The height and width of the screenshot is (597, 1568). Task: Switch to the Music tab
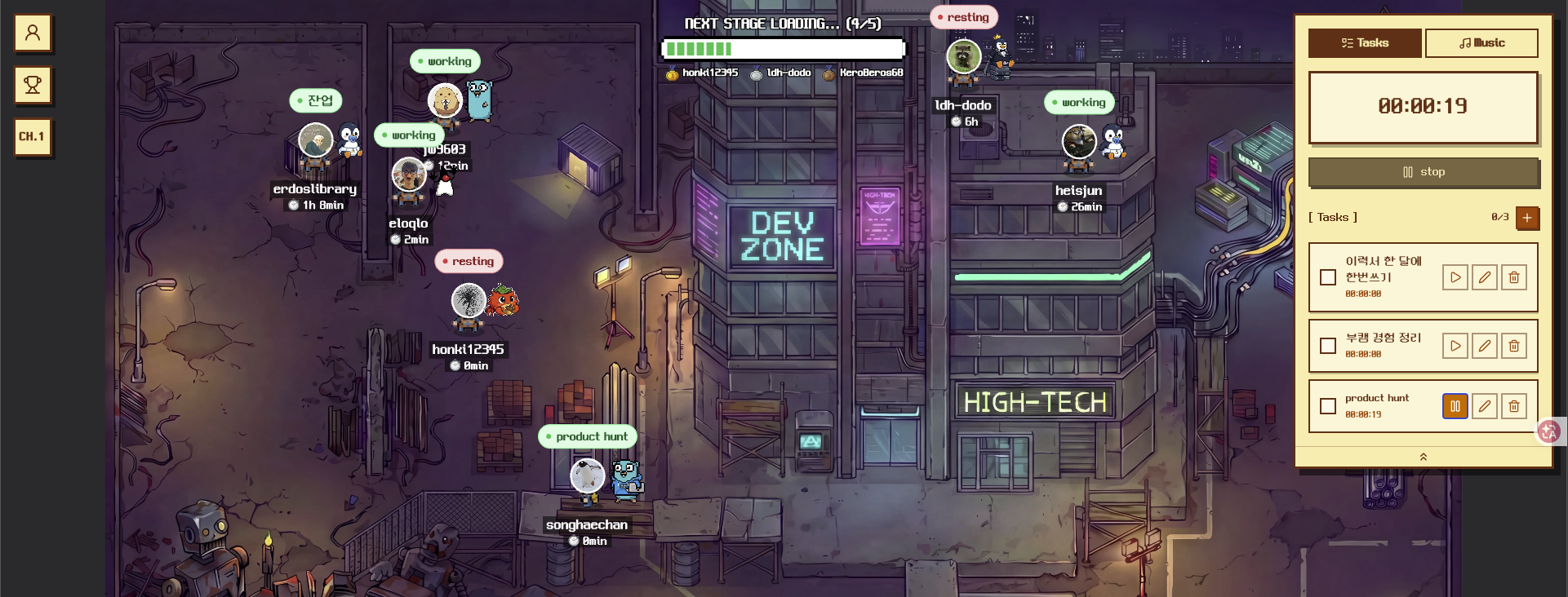(1481, 43)
